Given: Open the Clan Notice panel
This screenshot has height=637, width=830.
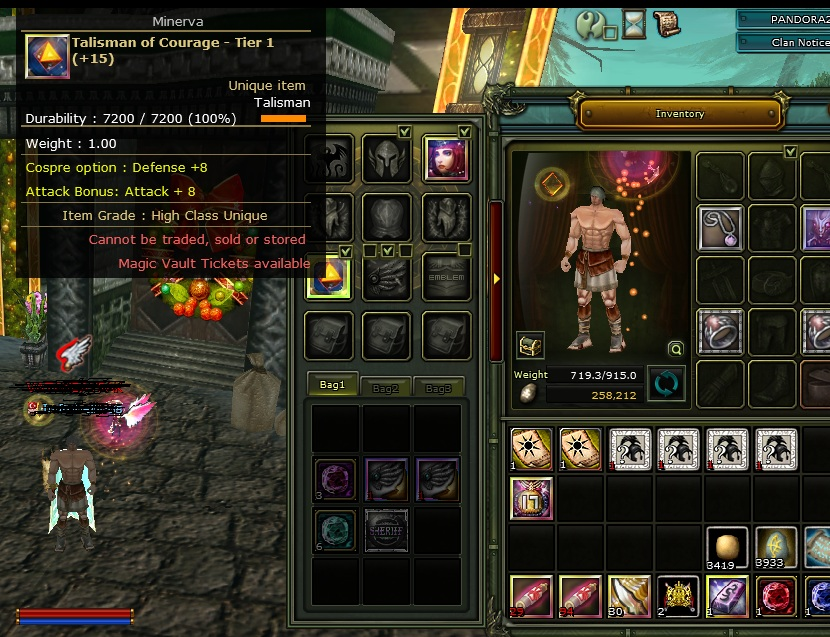Looking at the screenshot, I should click(x=784, y=42).
